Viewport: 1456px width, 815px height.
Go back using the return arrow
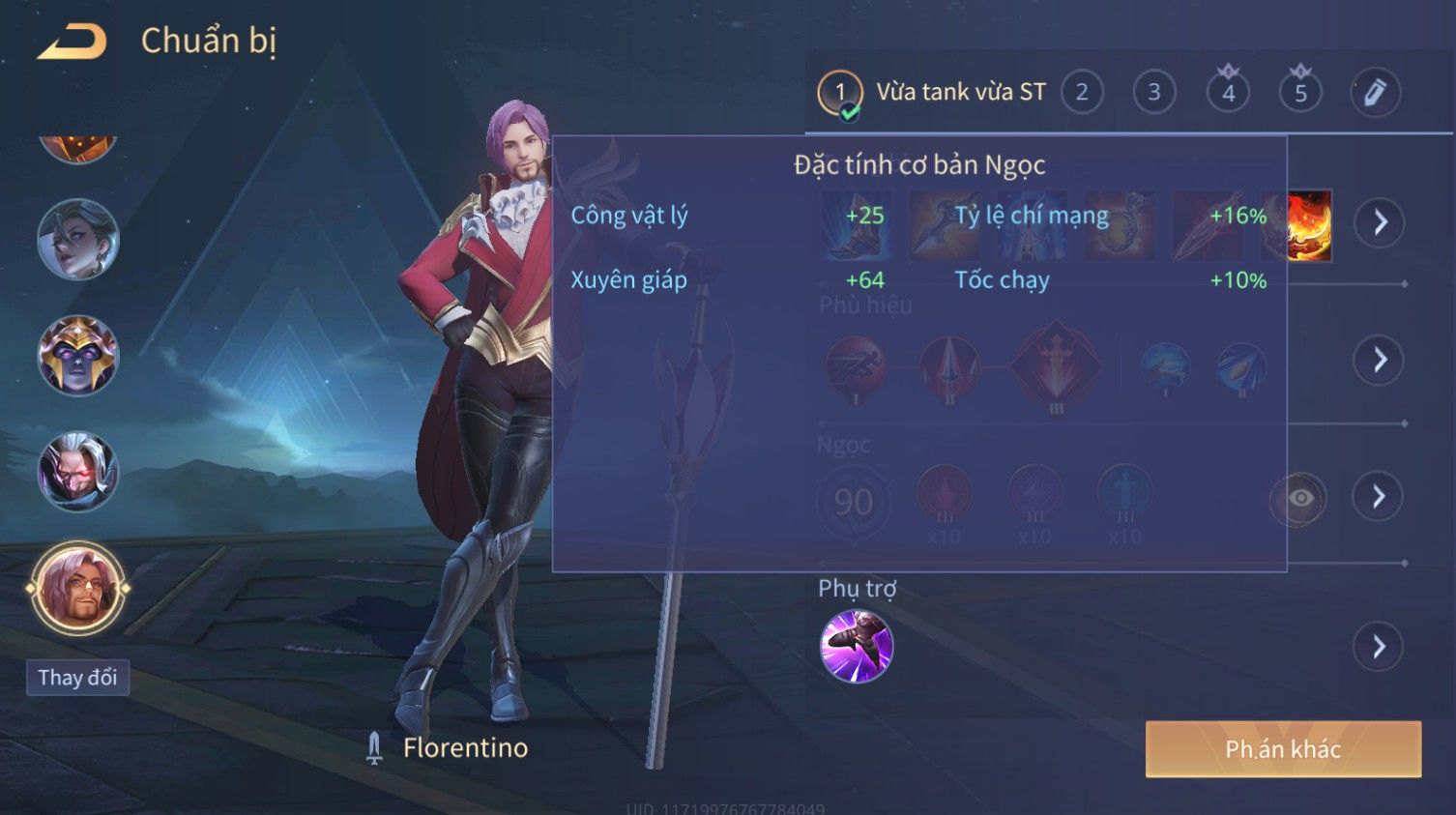click(73, 42)
